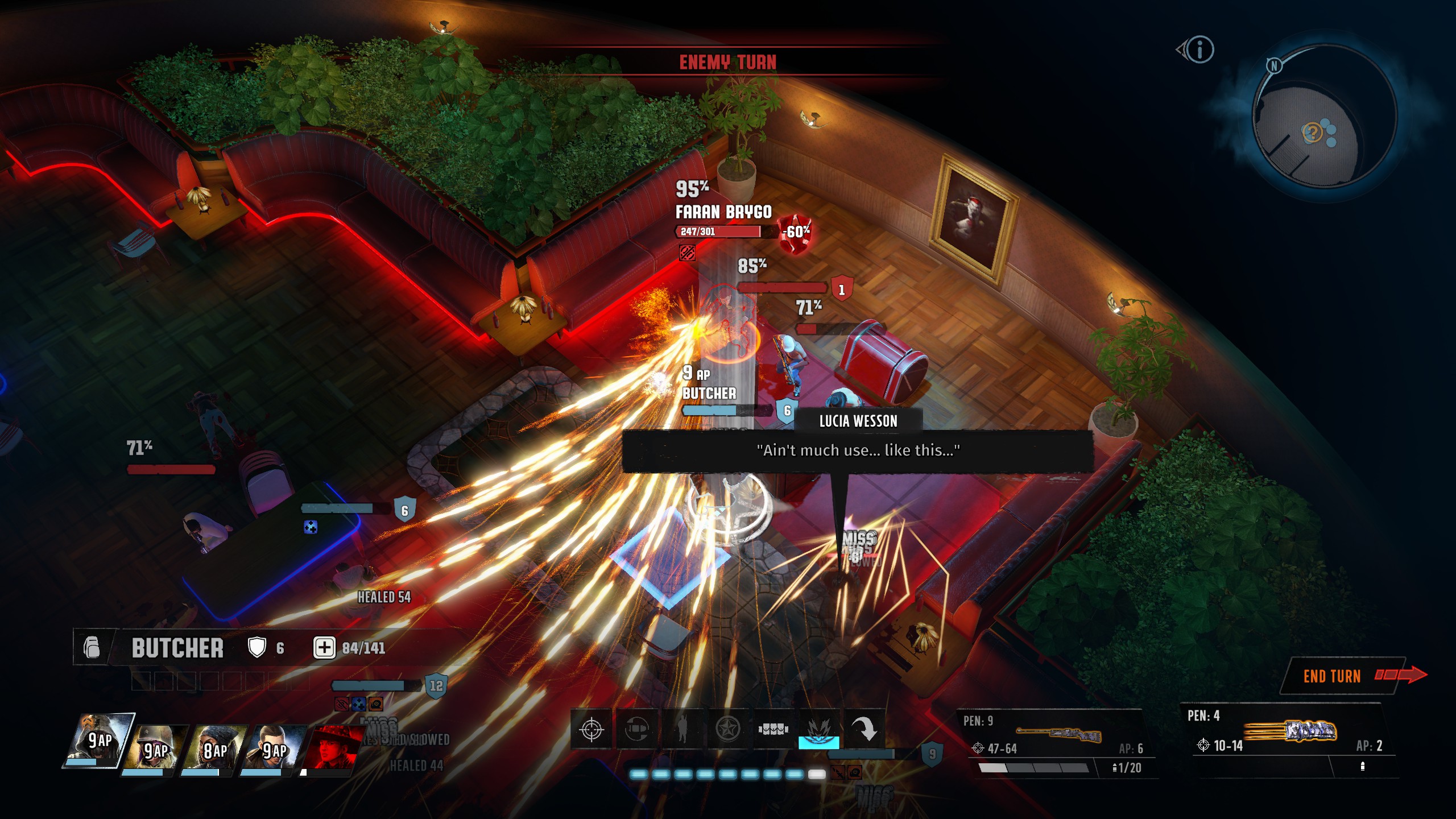This screenshot has height=819, width=1456.
Task: Activate the standing soldier stance ability
Action: [x=682, y=729]
